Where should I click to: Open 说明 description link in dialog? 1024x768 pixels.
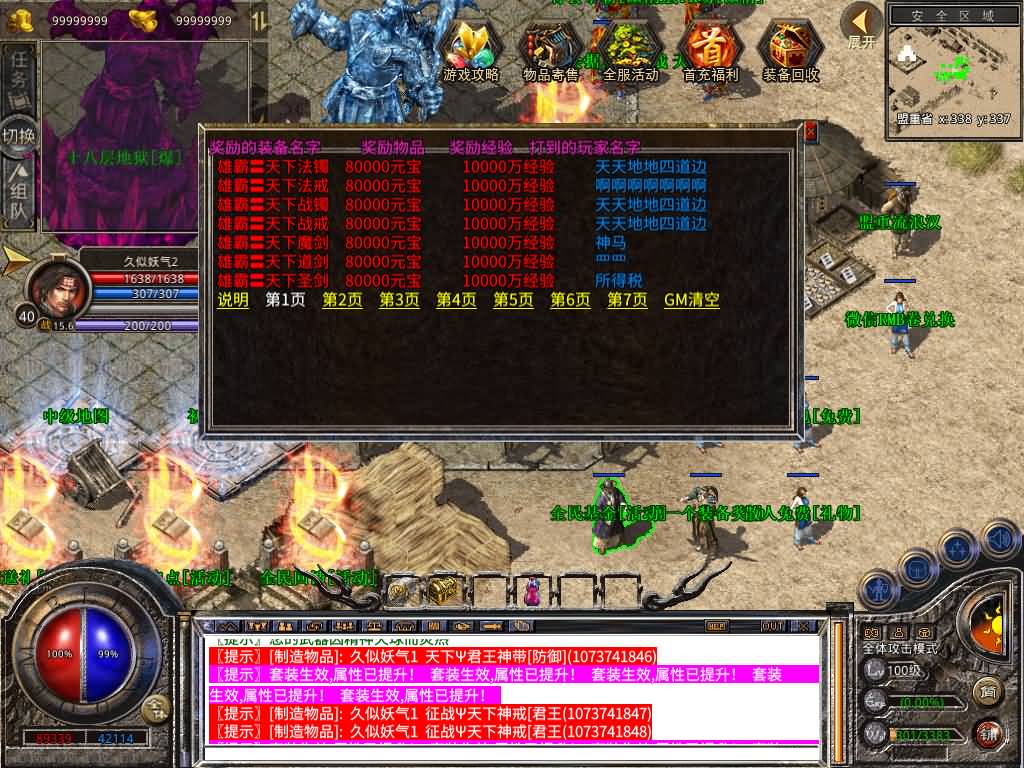[x=233, y=300]
